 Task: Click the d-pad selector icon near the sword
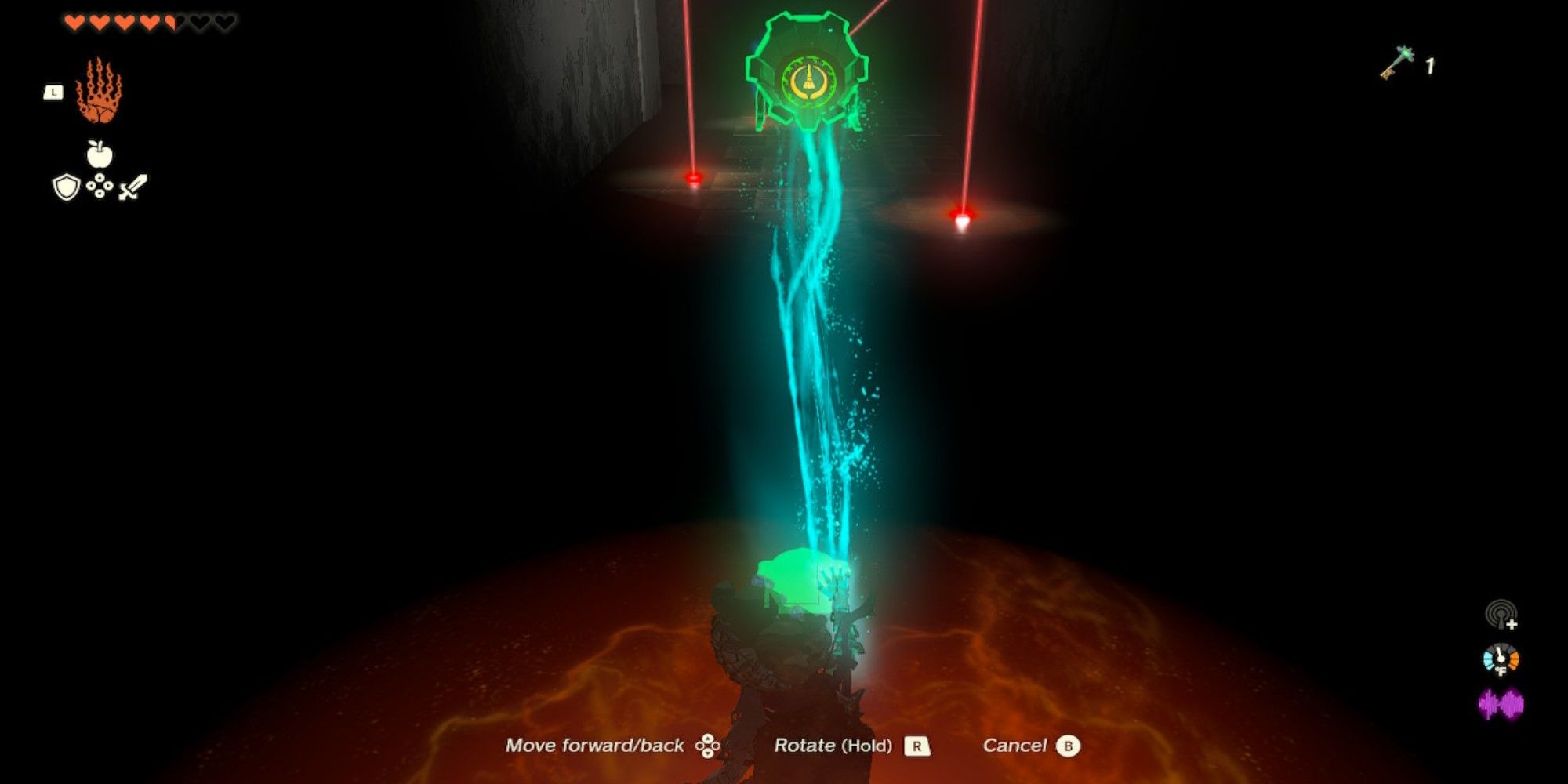point(100,186)
